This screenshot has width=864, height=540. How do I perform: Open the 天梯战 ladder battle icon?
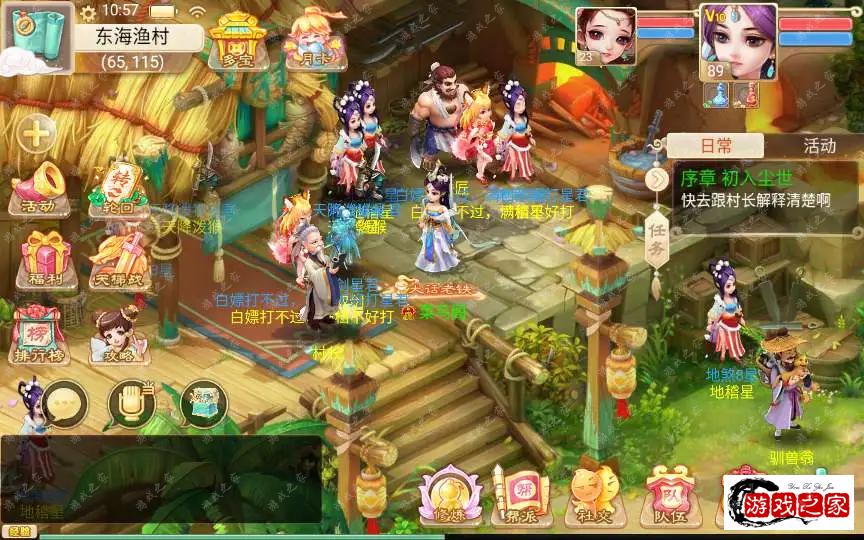[119, 255]
